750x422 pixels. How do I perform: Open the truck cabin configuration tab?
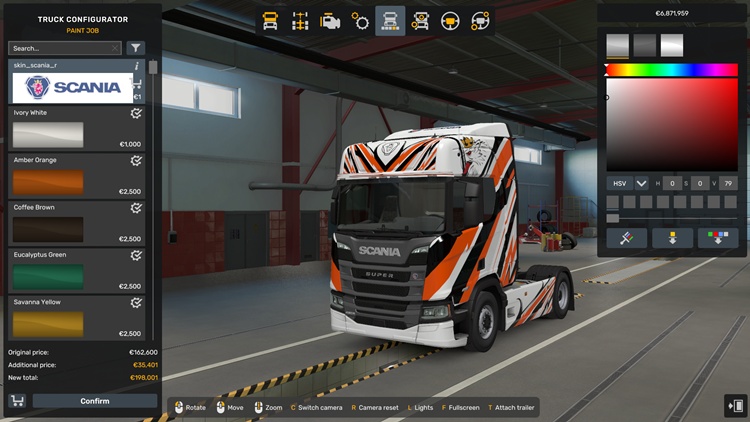270,20
